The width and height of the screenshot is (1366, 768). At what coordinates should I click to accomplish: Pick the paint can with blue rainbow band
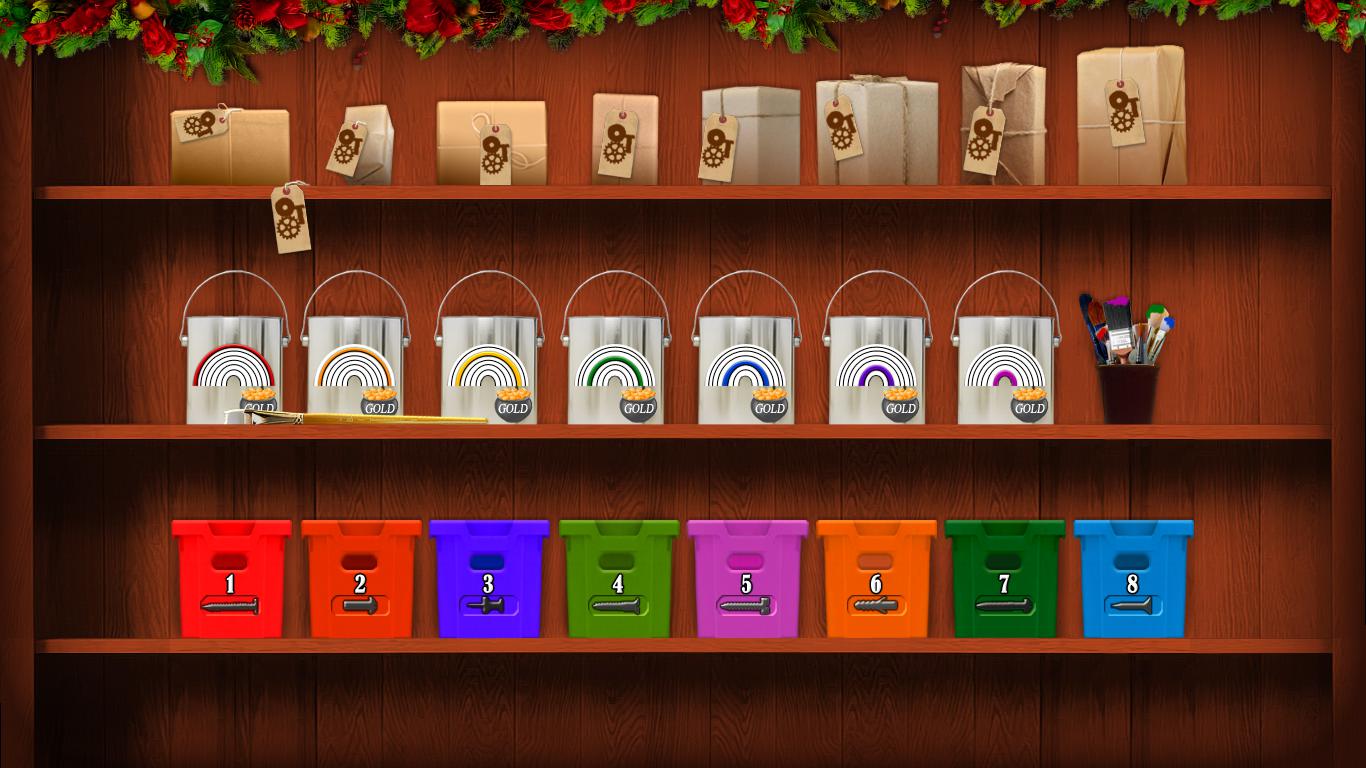746,365
